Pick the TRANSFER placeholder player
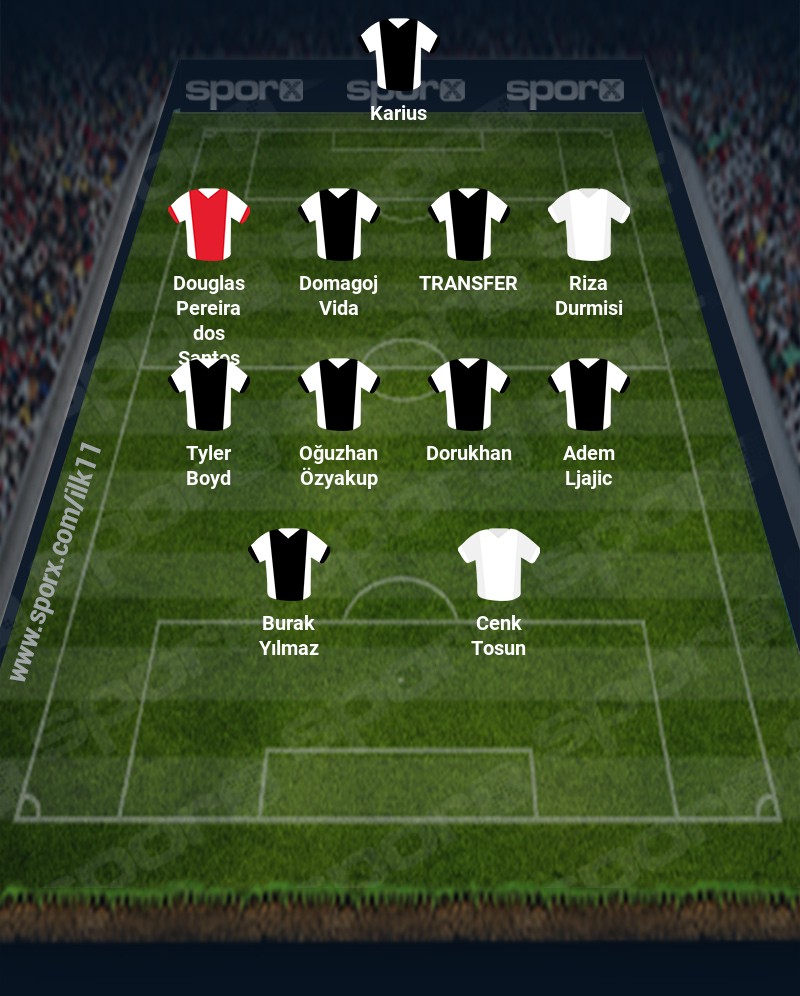The image size is (800, 996). pyautogui.click(x=468, y=225)
